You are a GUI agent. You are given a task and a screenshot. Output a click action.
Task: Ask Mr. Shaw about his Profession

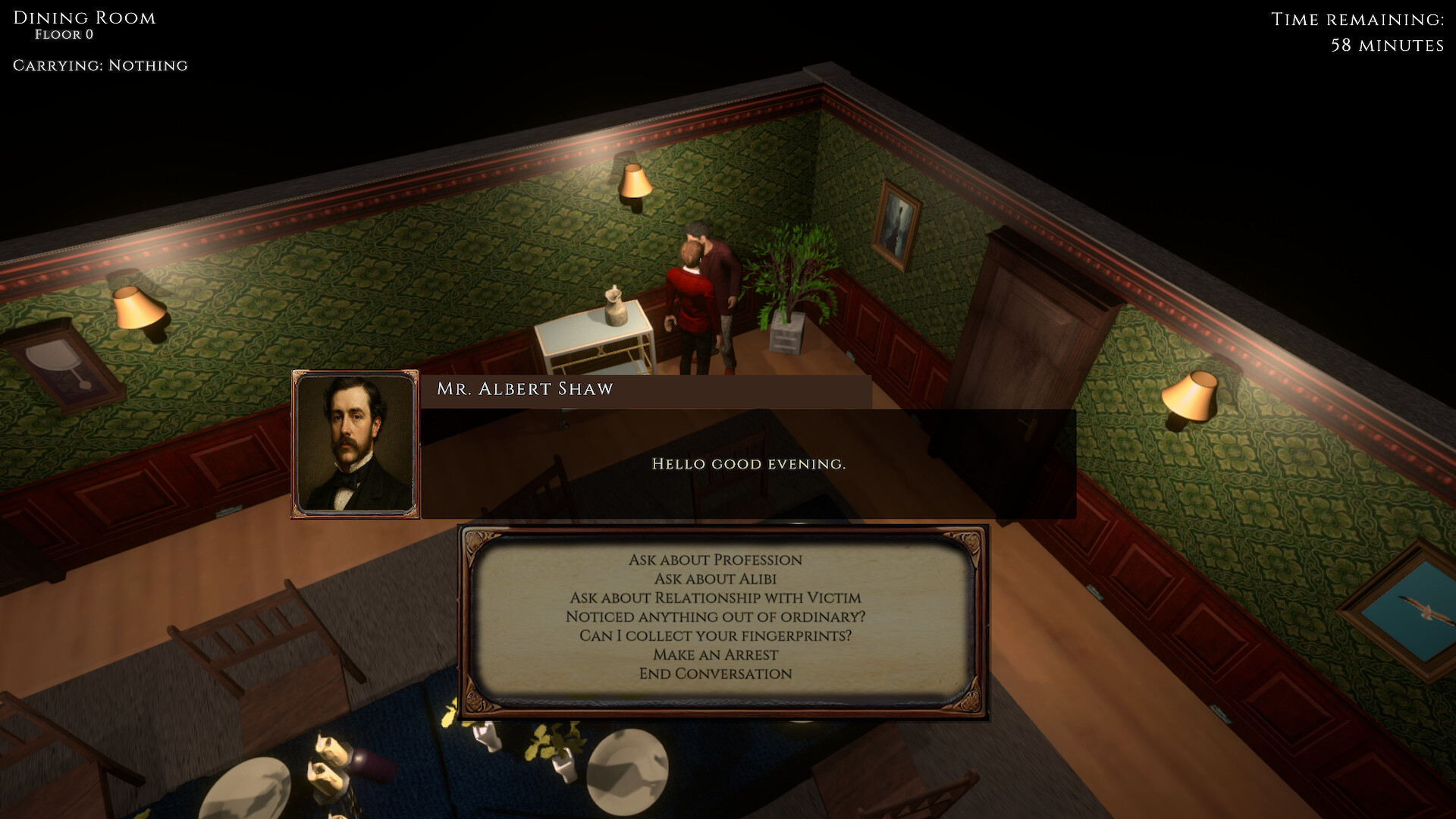click(x=716, y=560)
